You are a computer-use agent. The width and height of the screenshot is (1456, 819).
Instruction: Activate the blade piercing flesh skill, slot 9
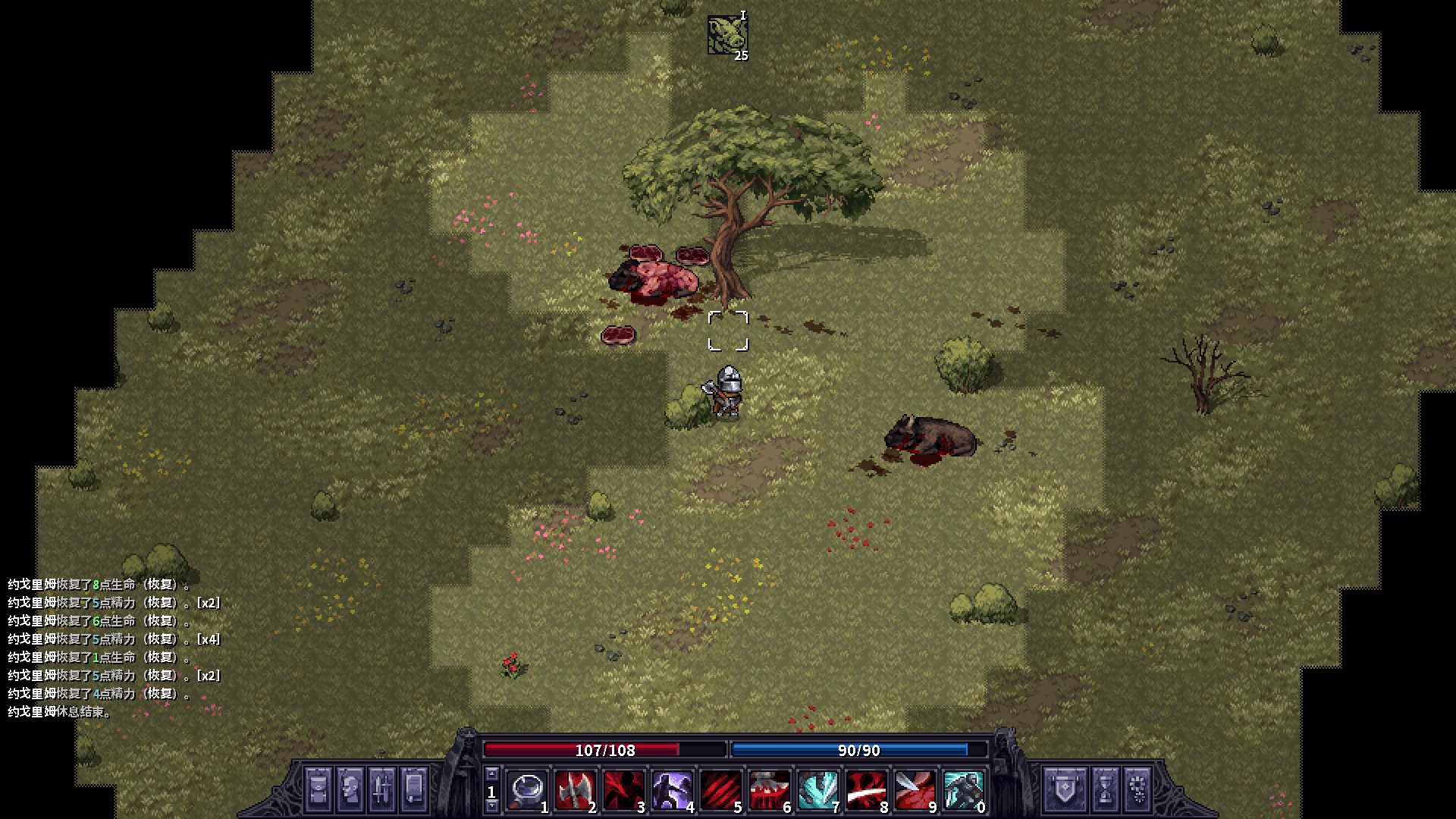click(915, 790)
